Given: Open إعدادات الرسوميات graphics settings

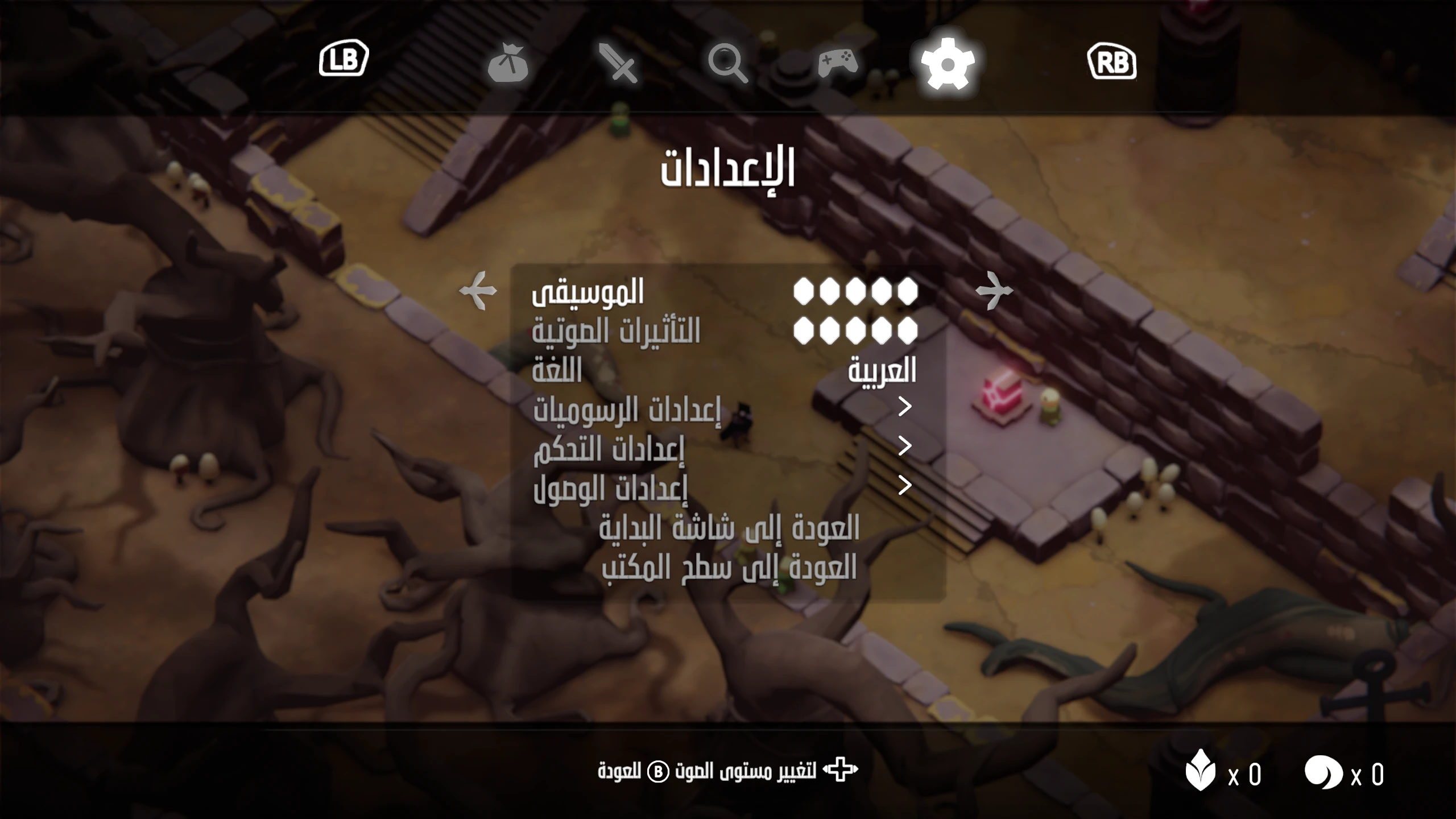Looking at the screenshot, I should click(627, 409).
